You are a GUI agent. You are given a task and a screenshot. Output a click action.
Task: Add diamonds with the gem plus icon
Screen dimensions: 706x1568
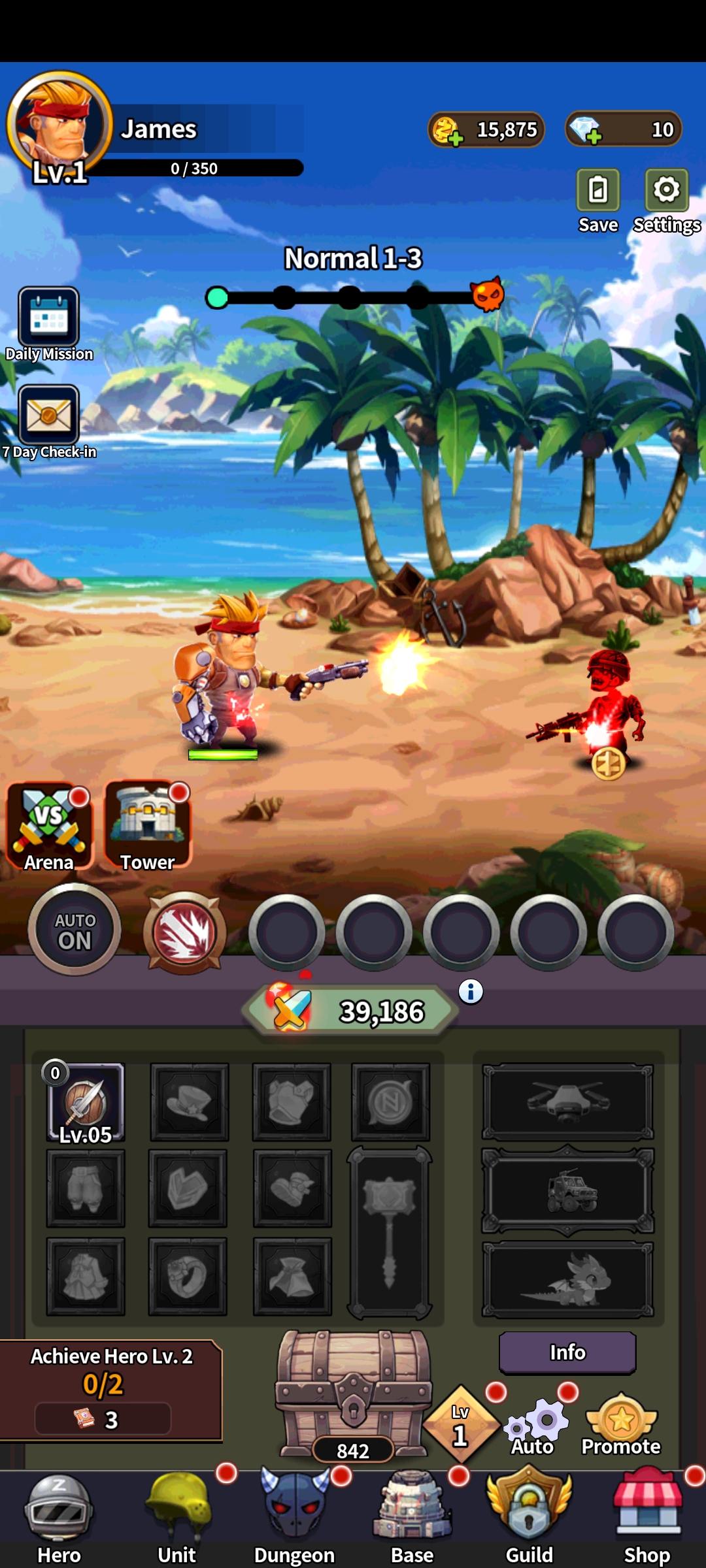586,130
